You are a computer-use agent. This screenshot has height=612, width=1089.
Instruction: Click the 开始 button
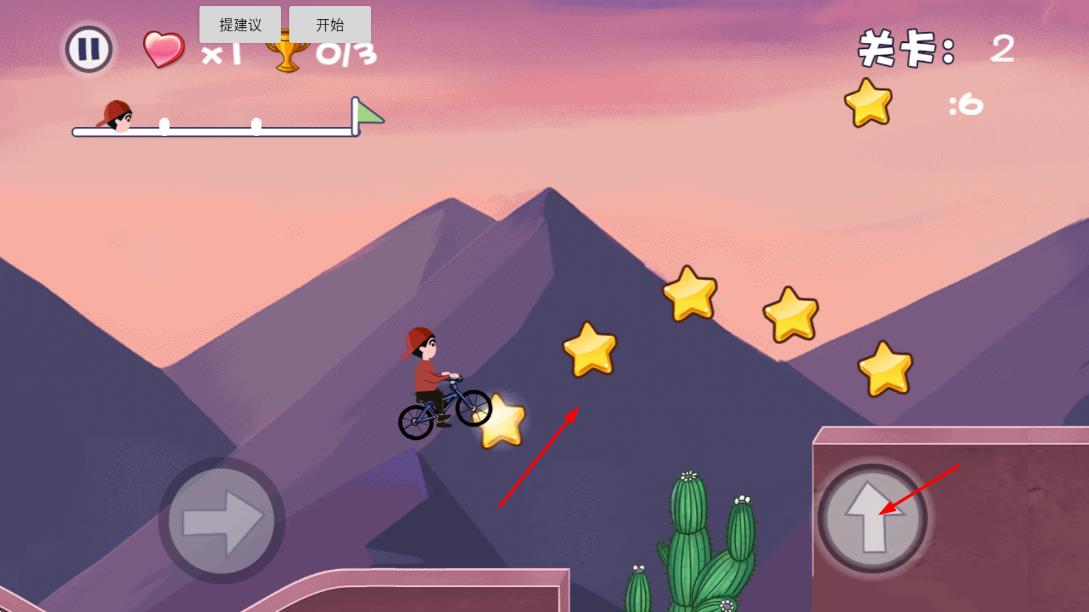(x=330, y=25)
